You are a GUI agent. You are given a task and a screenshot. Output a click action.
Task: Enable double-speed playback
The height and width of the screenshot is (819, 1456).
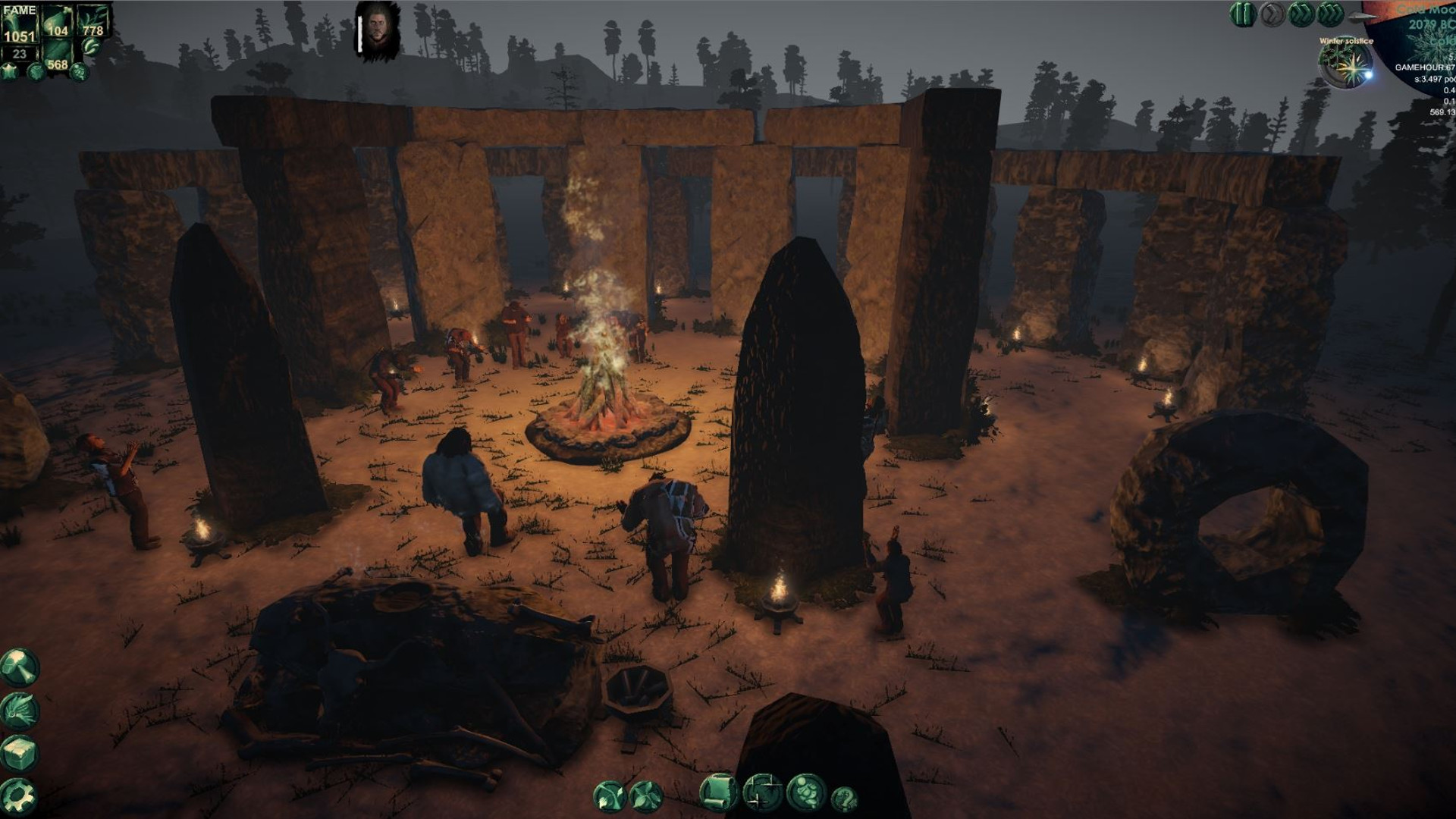[x=1301, y=14]
